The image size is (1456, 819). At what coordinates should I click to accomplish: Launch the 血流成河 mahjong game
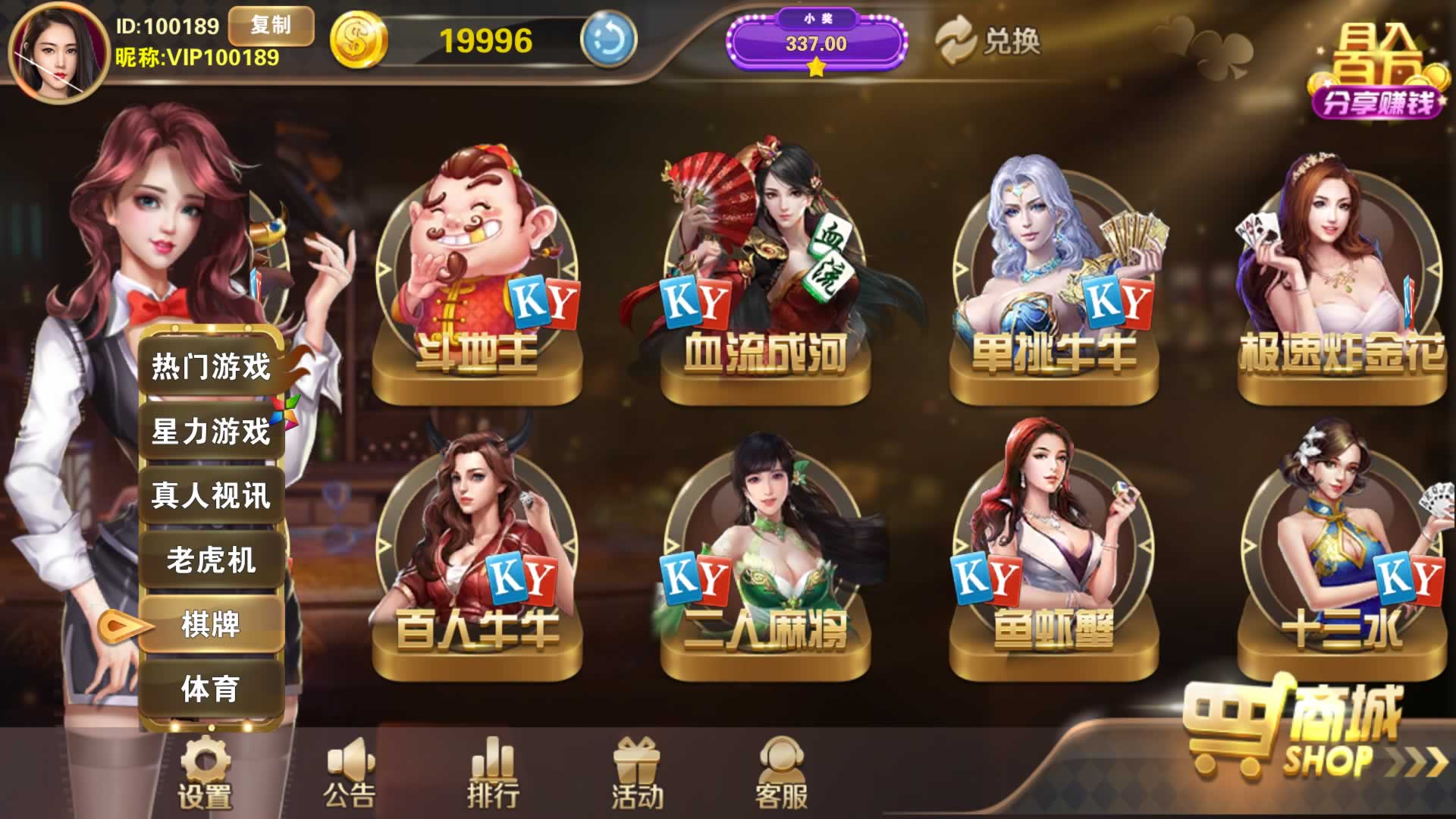[x=765, y=281]
